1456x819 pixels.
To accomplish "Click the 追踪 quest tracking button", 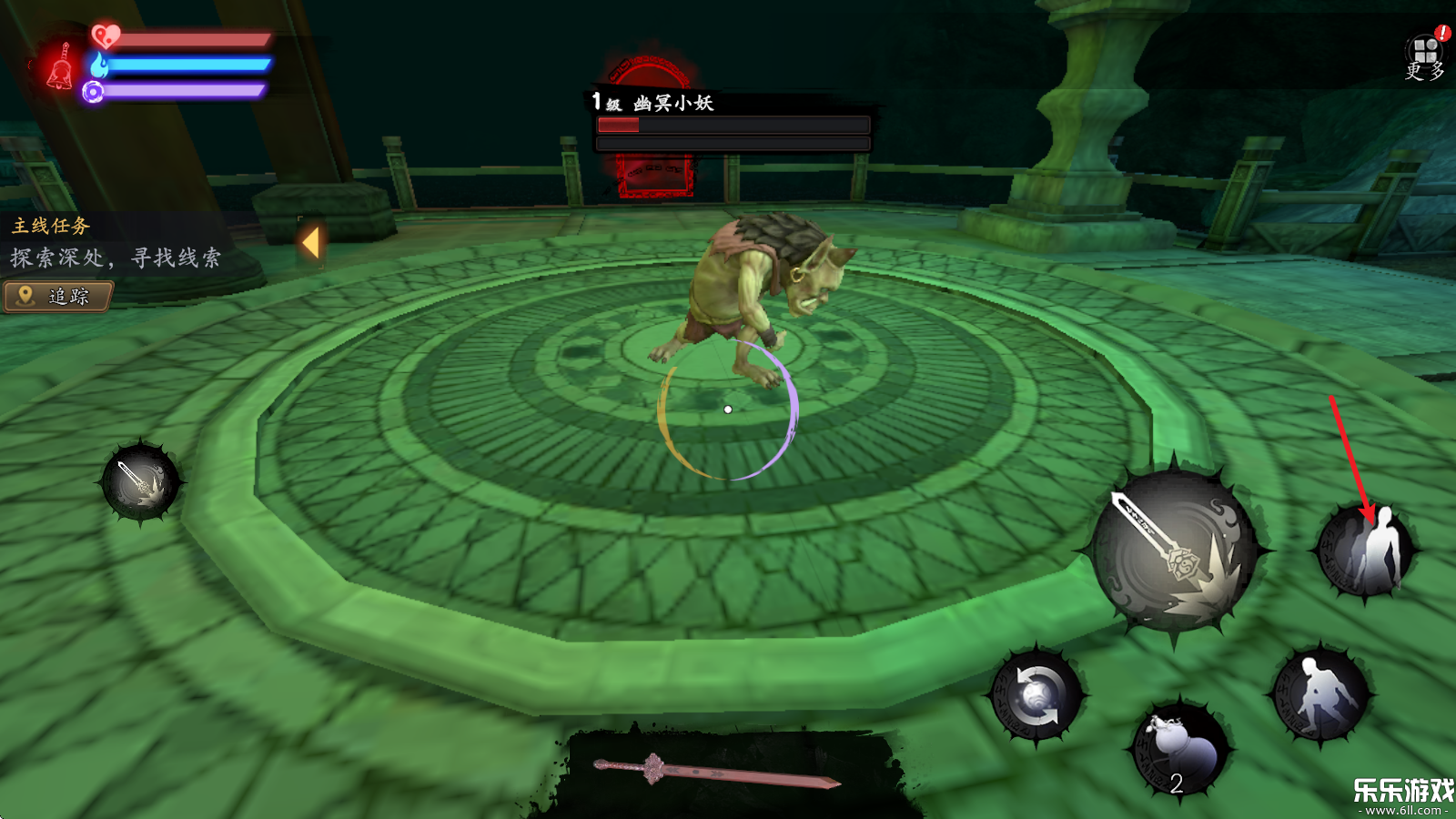I will point(58,297).
